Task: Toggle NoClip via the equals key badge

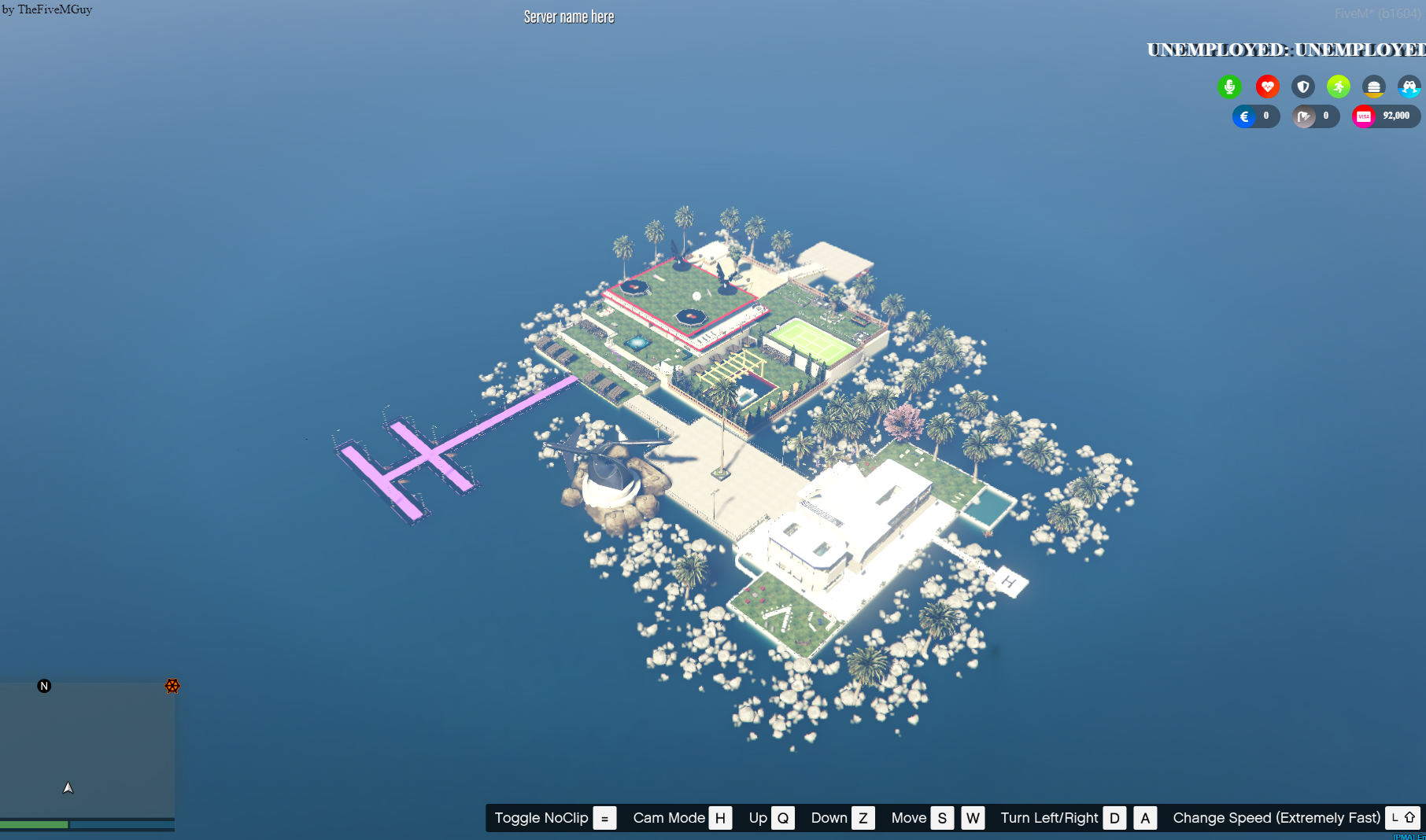Action: pos(604,818)
